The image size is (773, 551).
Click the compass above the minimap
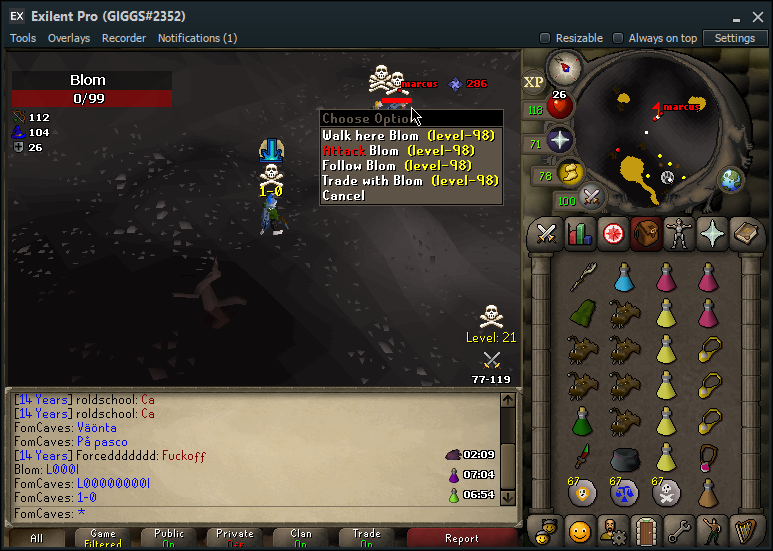click(567, 68)
